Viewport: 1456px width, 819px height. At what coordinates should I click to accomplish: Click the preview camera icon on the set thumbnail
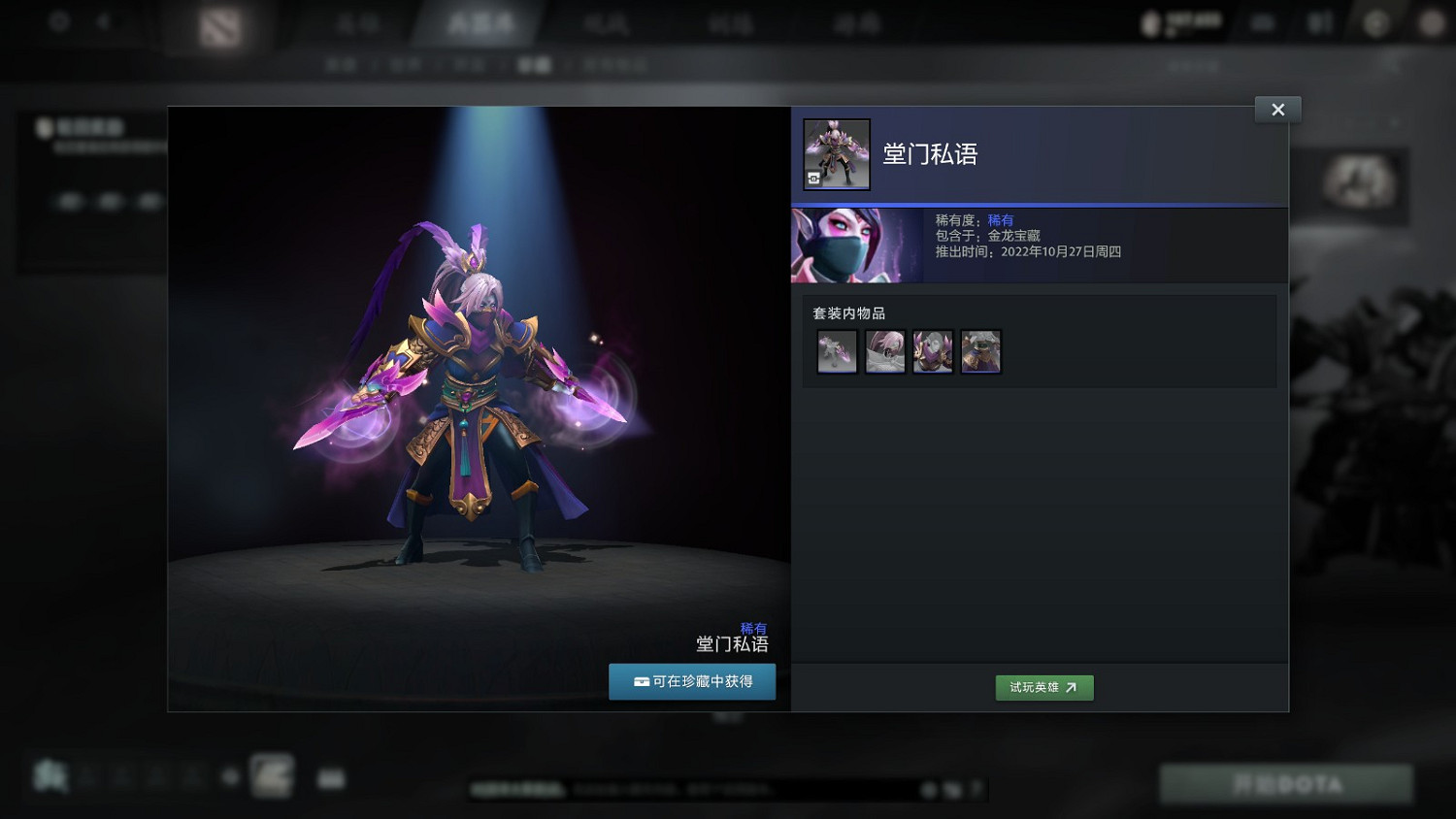click(x=815, y=180)
